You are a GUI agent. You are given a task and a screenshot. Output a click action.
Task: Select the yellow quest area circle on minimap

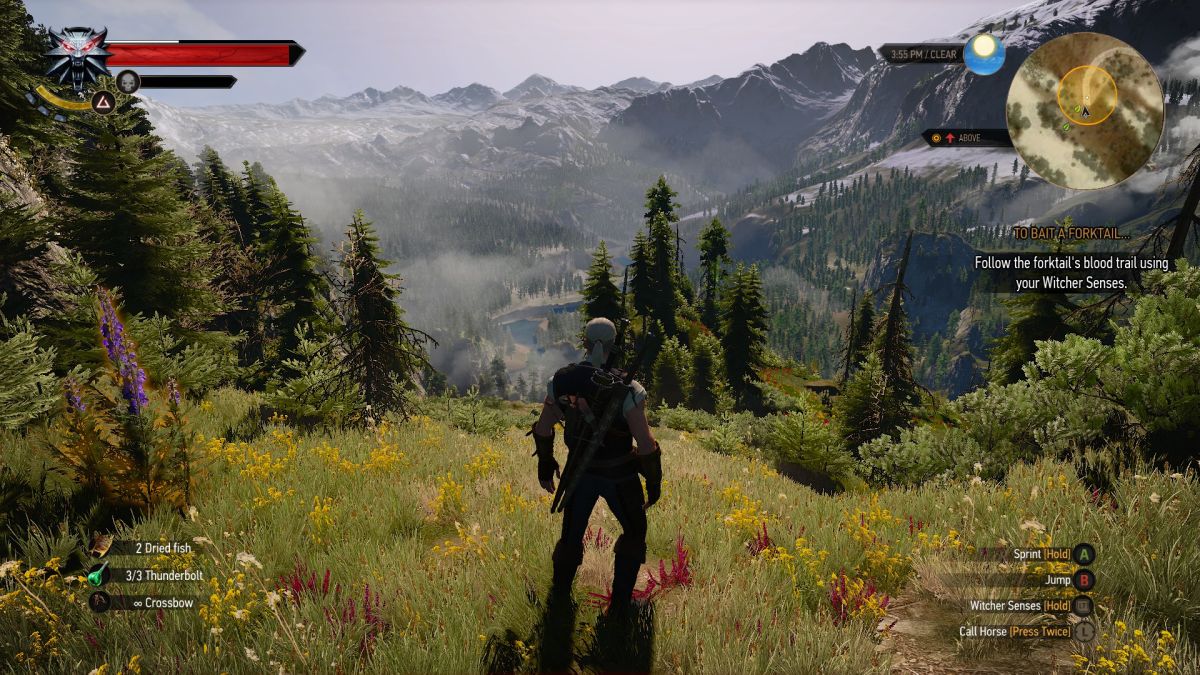(1086, 95)
